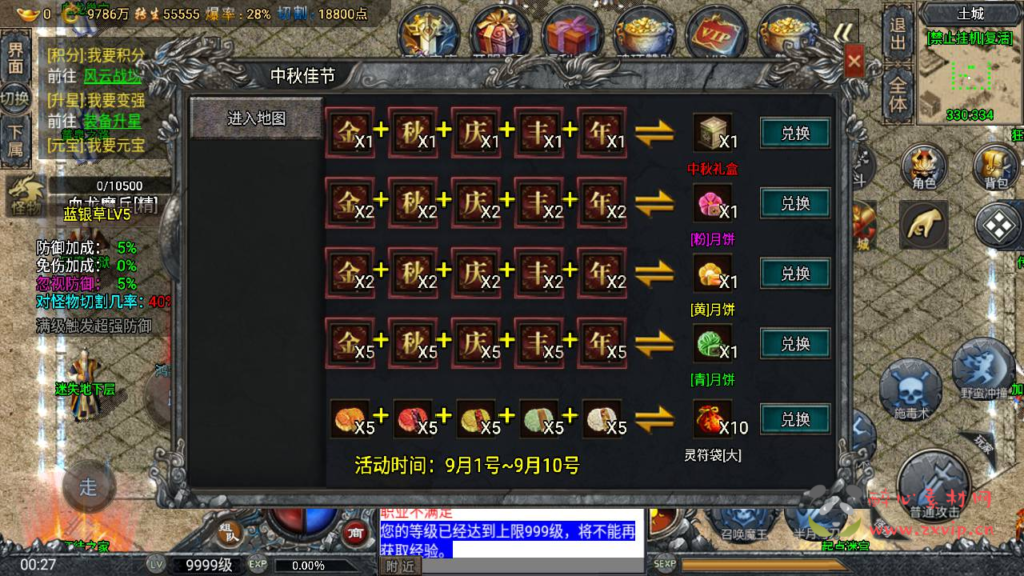Toggle the 走 walk button
1024x576 pixels.
[x=88, y=487]
